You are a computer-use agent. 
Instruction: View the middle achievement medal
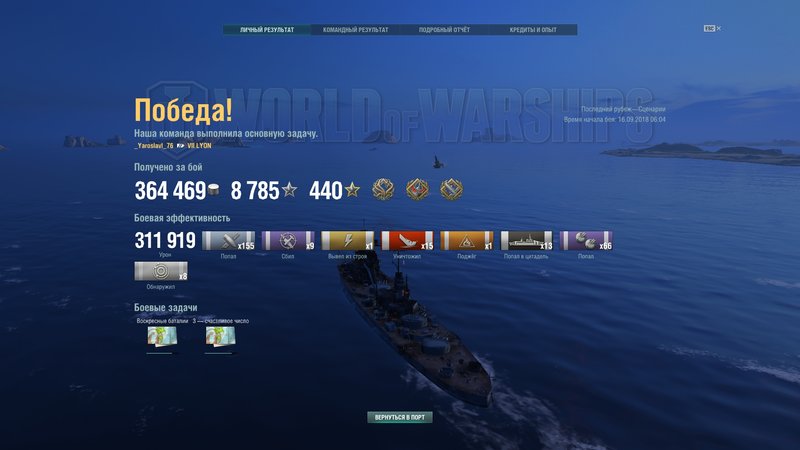click(x=417, y=189)
